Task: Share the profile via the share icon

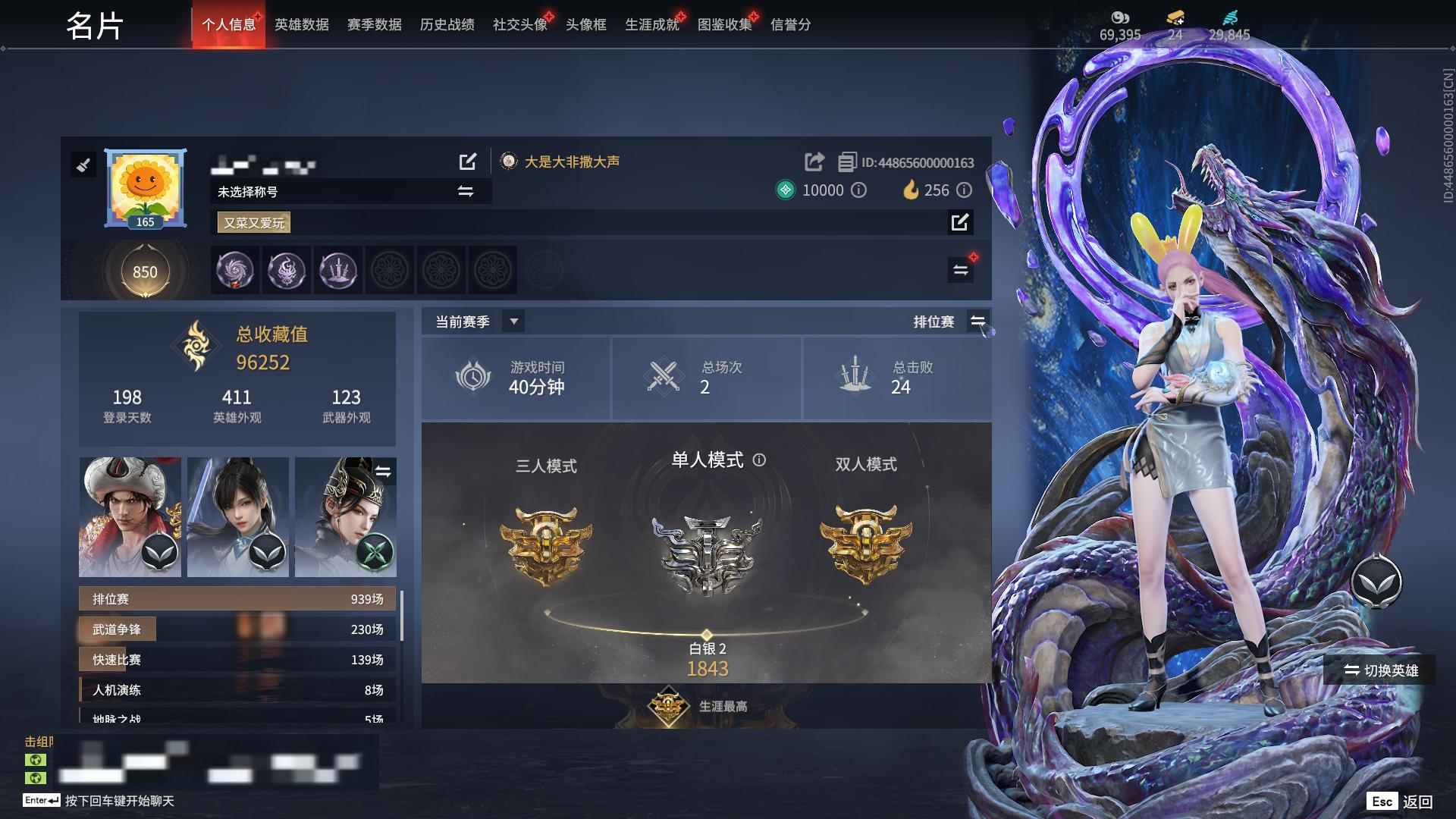Action: tap(814, 162)
